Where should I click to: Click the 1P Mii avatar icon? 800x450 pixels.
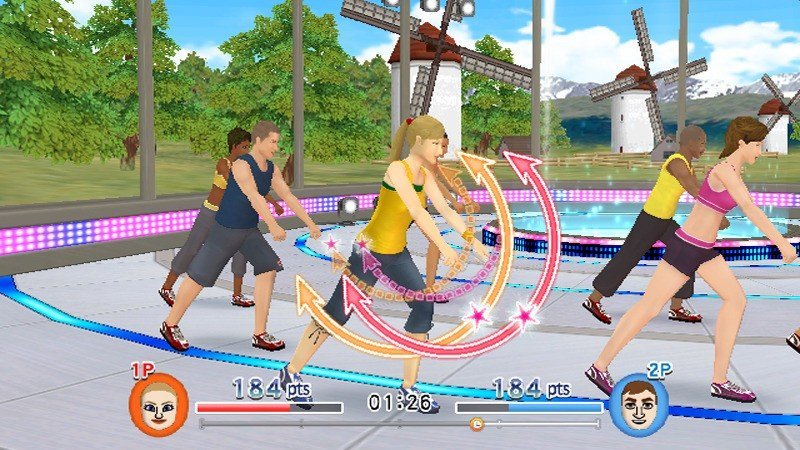[158, 403]
